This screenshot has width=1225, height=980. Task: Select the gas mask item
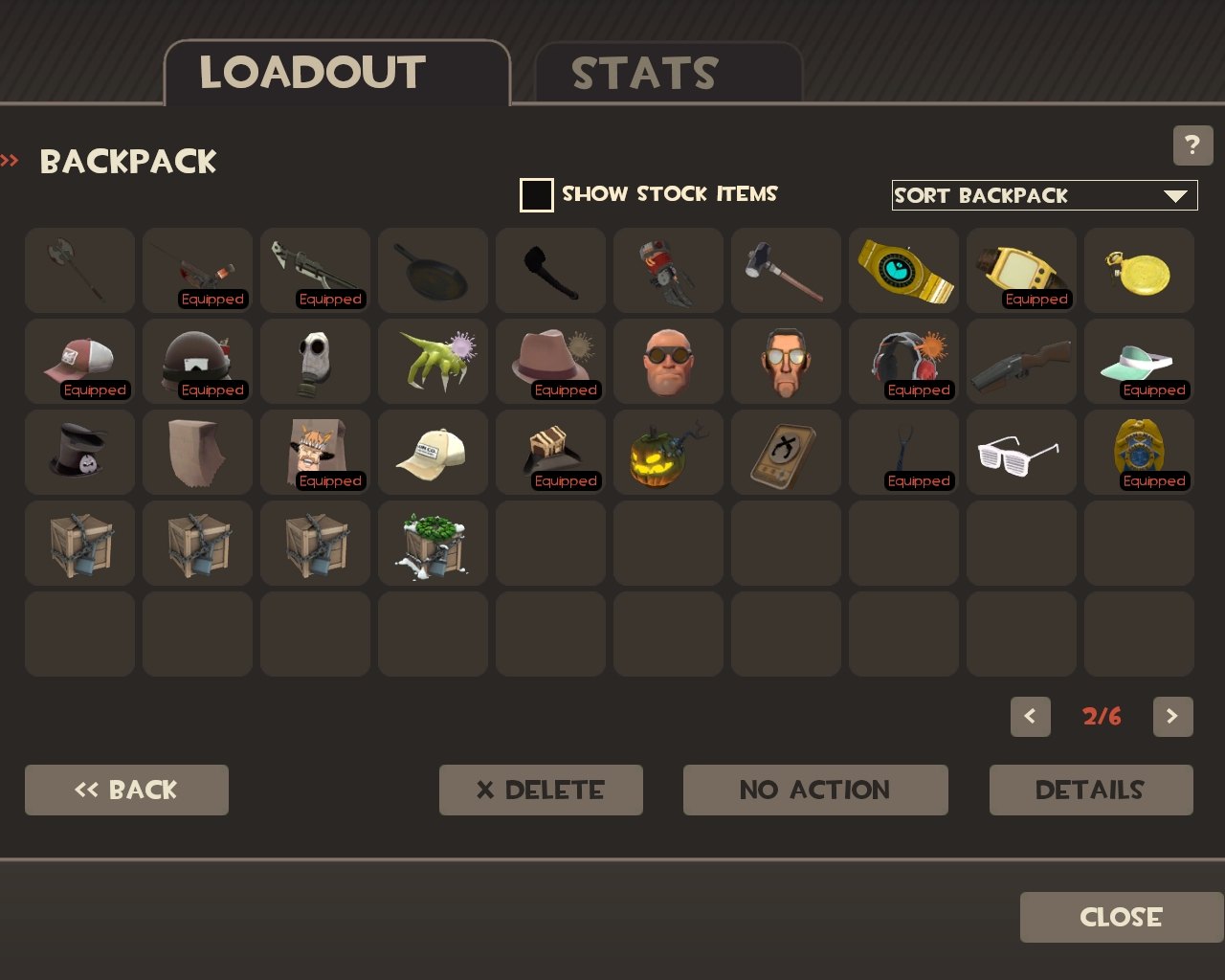click(315, 362)
